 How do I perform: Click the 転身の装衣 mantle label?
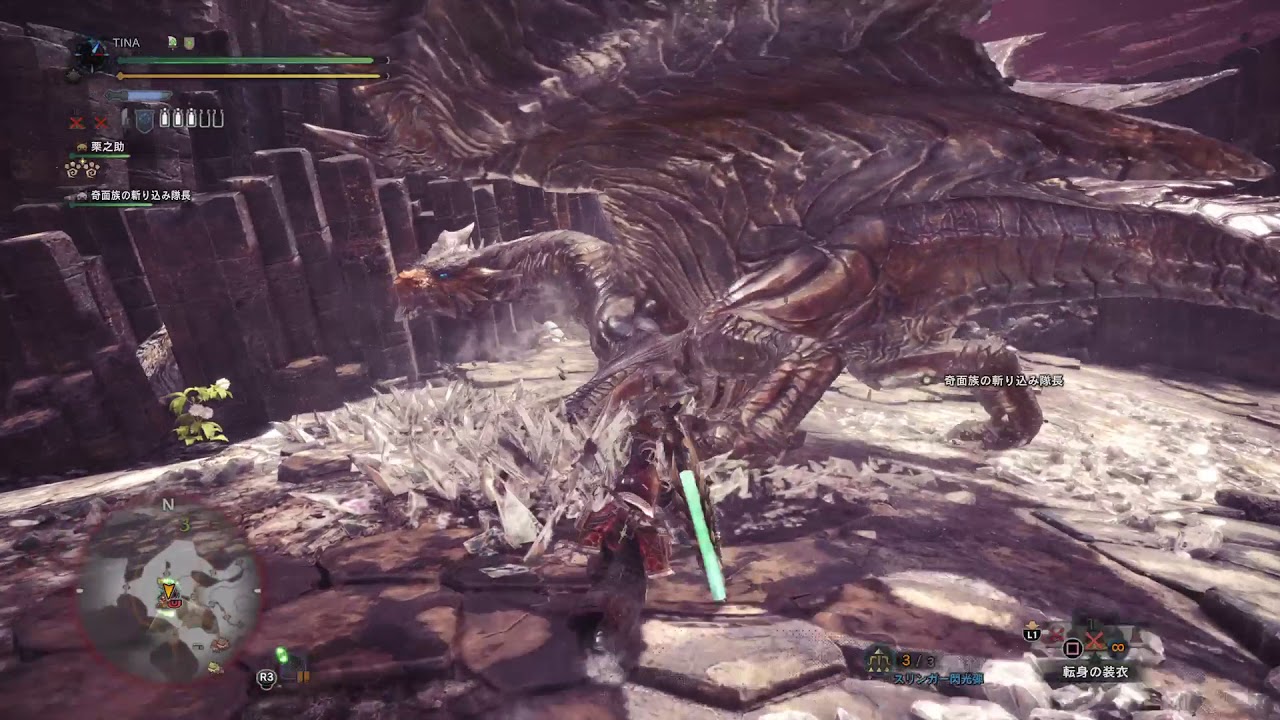click(1094, 670)
